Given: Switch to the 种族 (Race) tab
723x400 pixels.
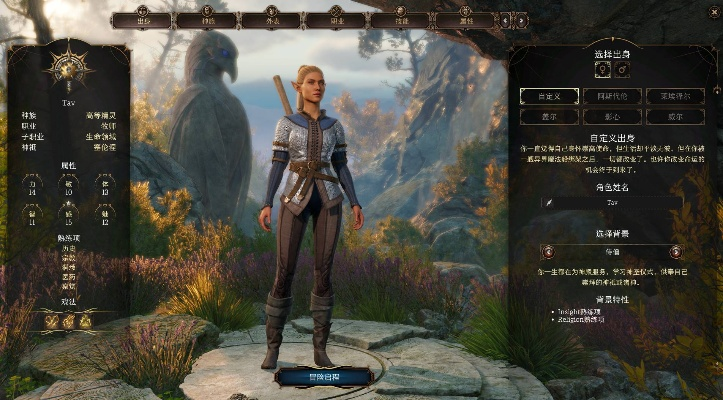Looking at the screenshot, I should pyautogui.click(x=206, y=20).
